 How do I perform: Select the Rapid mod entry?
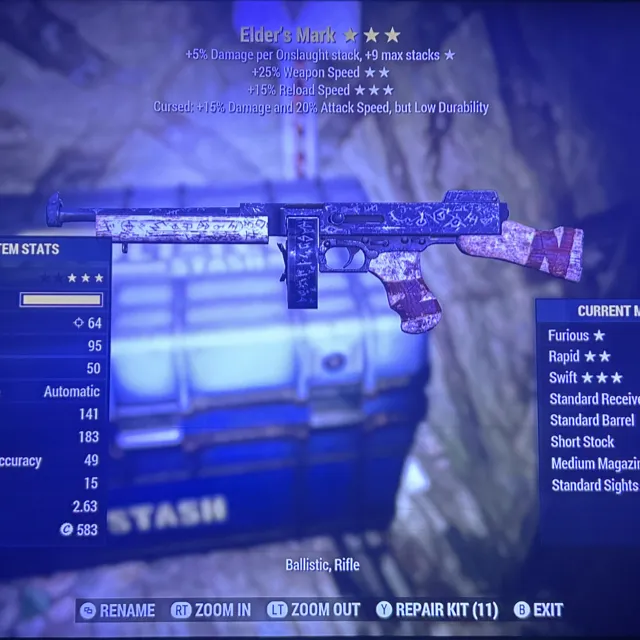[x=579, y=357]
